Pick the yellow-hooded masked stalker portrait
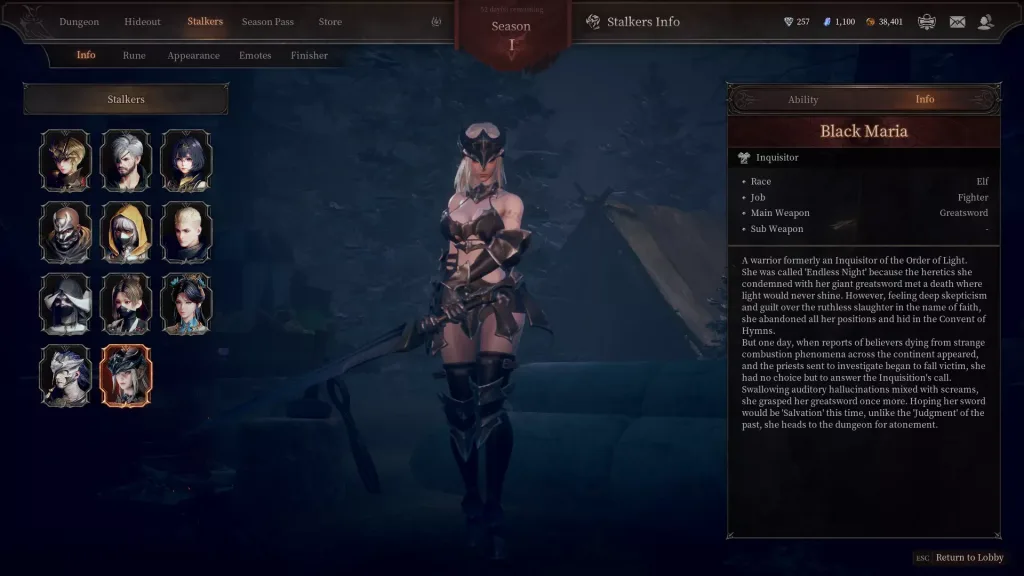Viewport: 1024px width, 576px height. tap(126, 232)
